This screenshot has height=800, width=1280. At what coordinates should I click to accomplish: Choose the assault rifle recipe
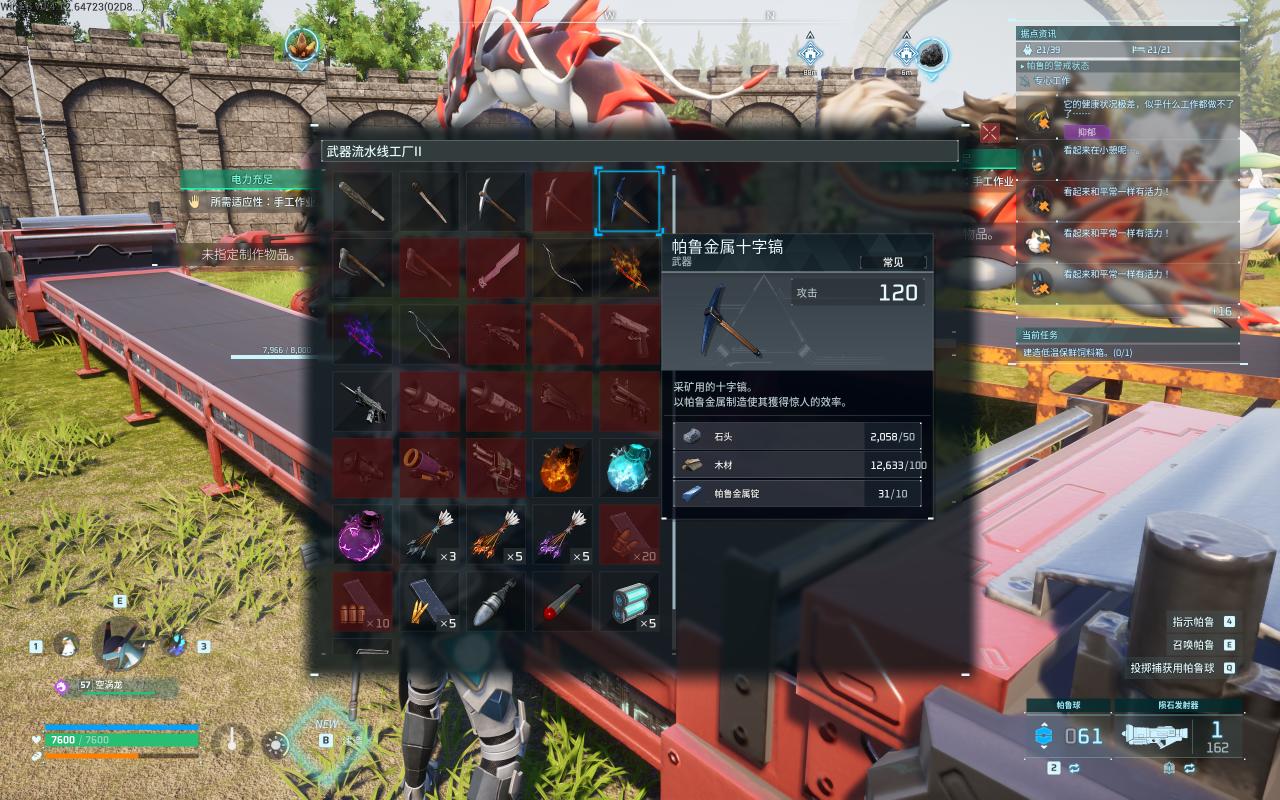(363, 401)
